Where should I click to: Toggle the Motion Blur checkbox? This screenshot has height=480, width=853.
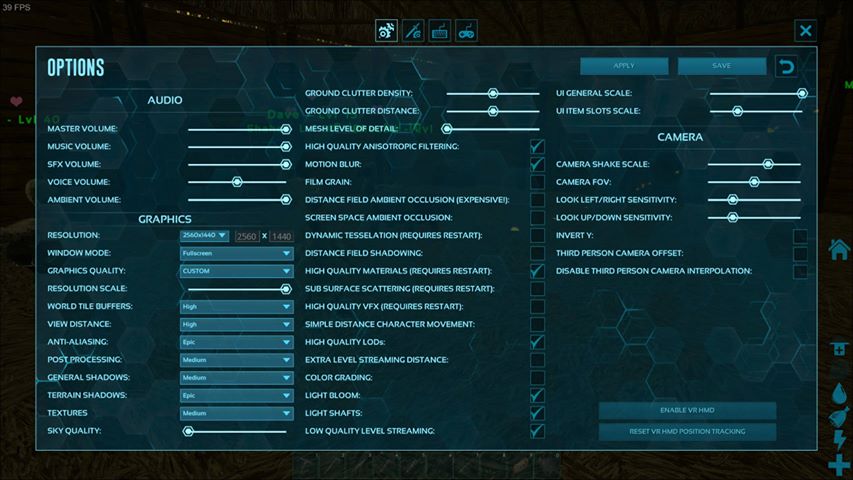[538, 164]
